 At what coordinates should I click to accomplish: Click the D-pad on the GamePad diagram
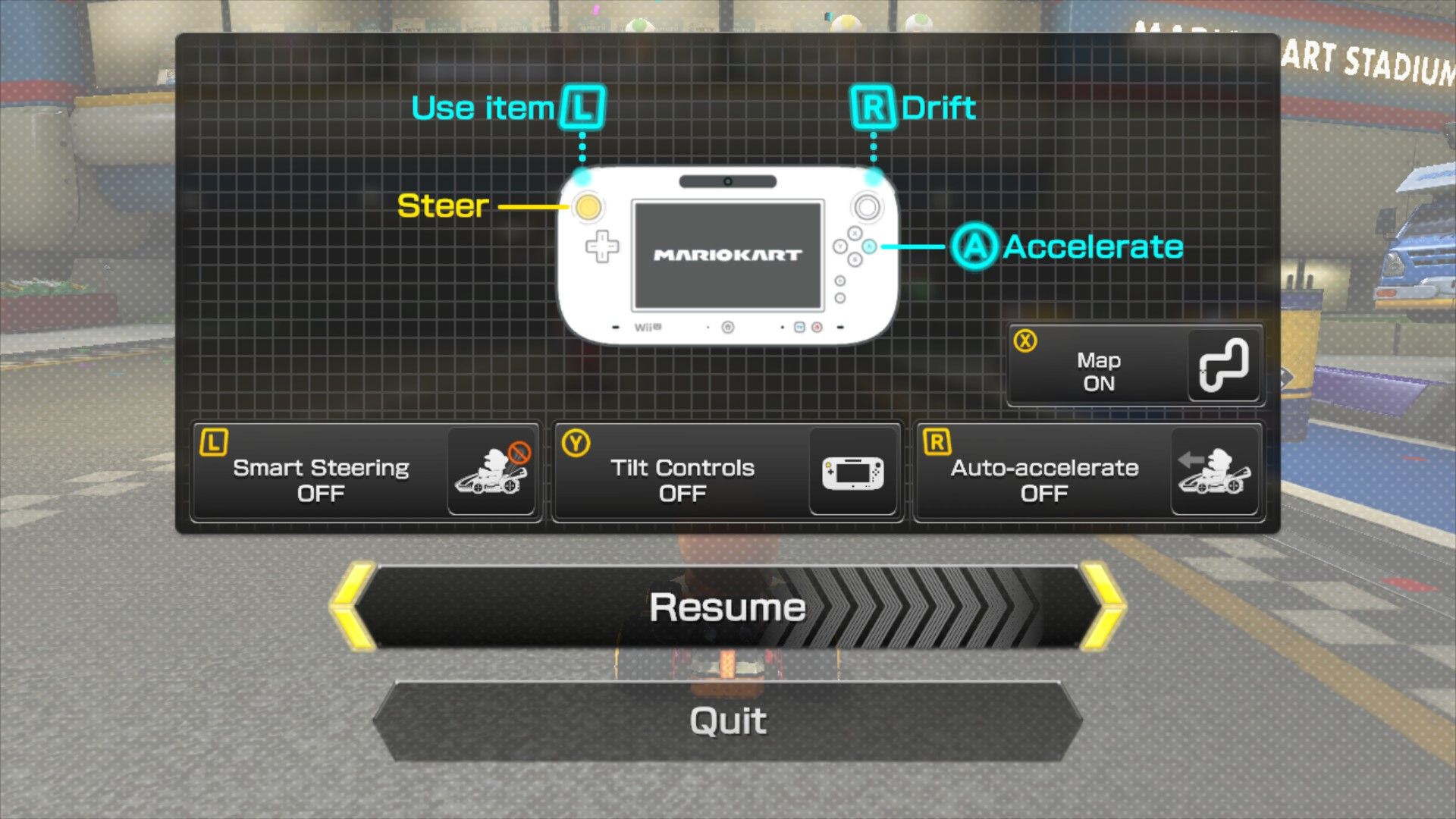[x=601, y=247]
